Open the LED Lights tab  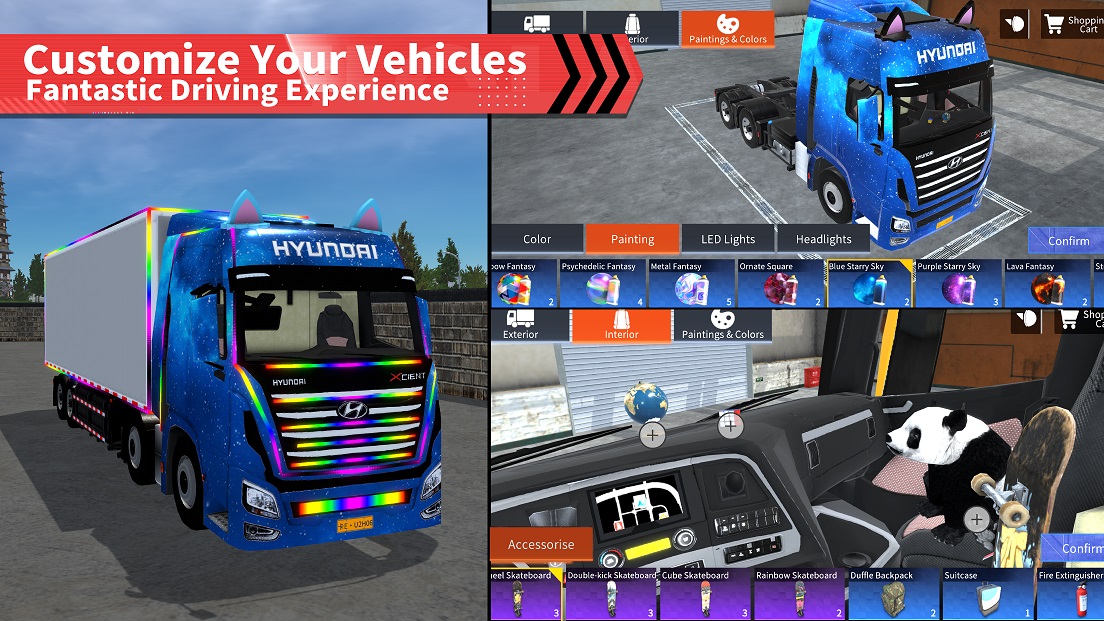click(x=727, y=239)
